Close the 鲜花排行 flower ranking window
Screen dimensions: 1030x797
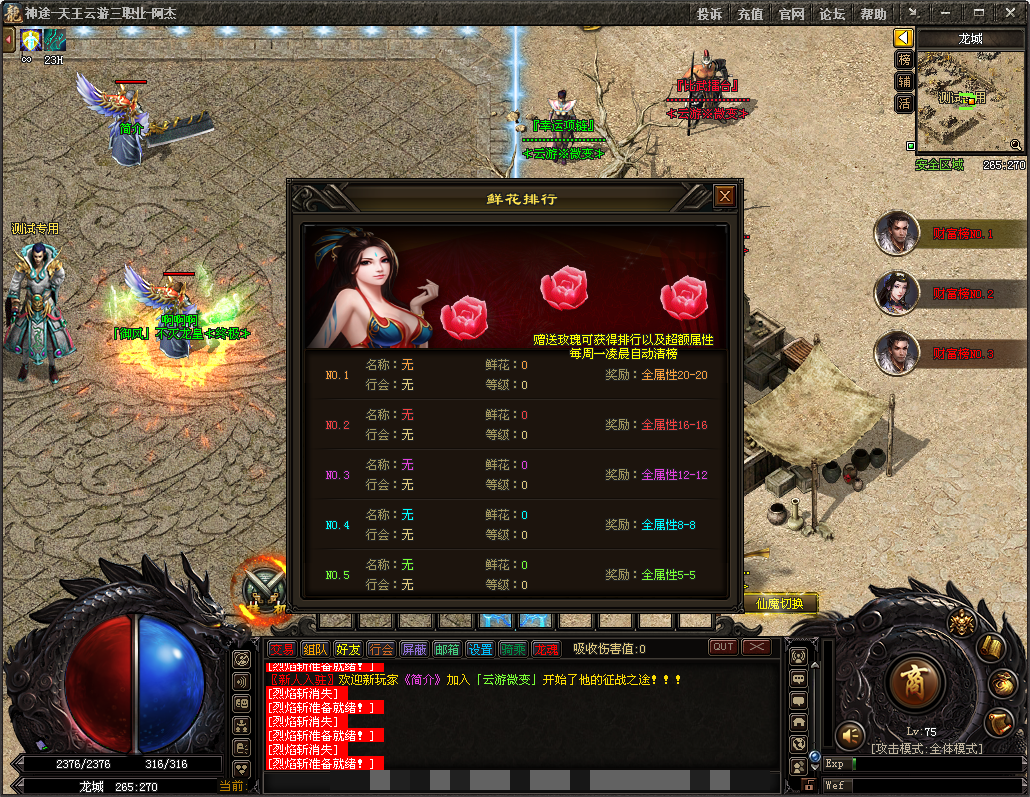point(725,196)
